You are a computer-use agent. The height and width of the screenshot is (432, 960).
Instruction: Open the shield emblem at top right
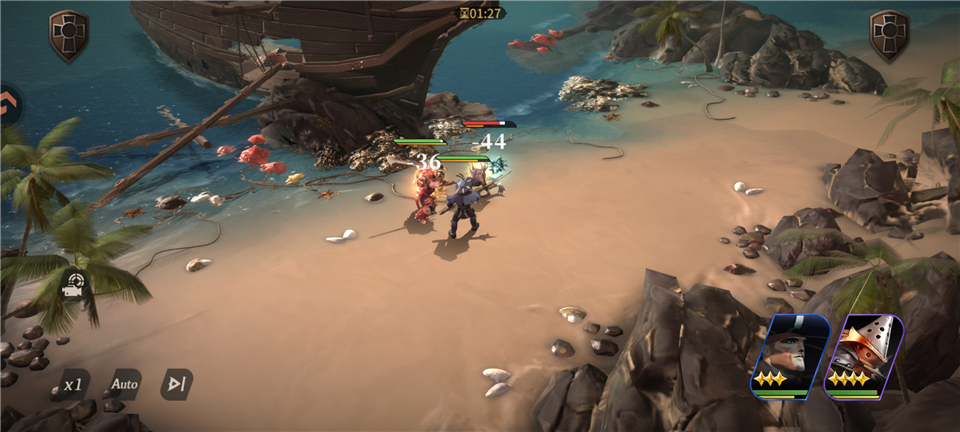coord(889,35)
